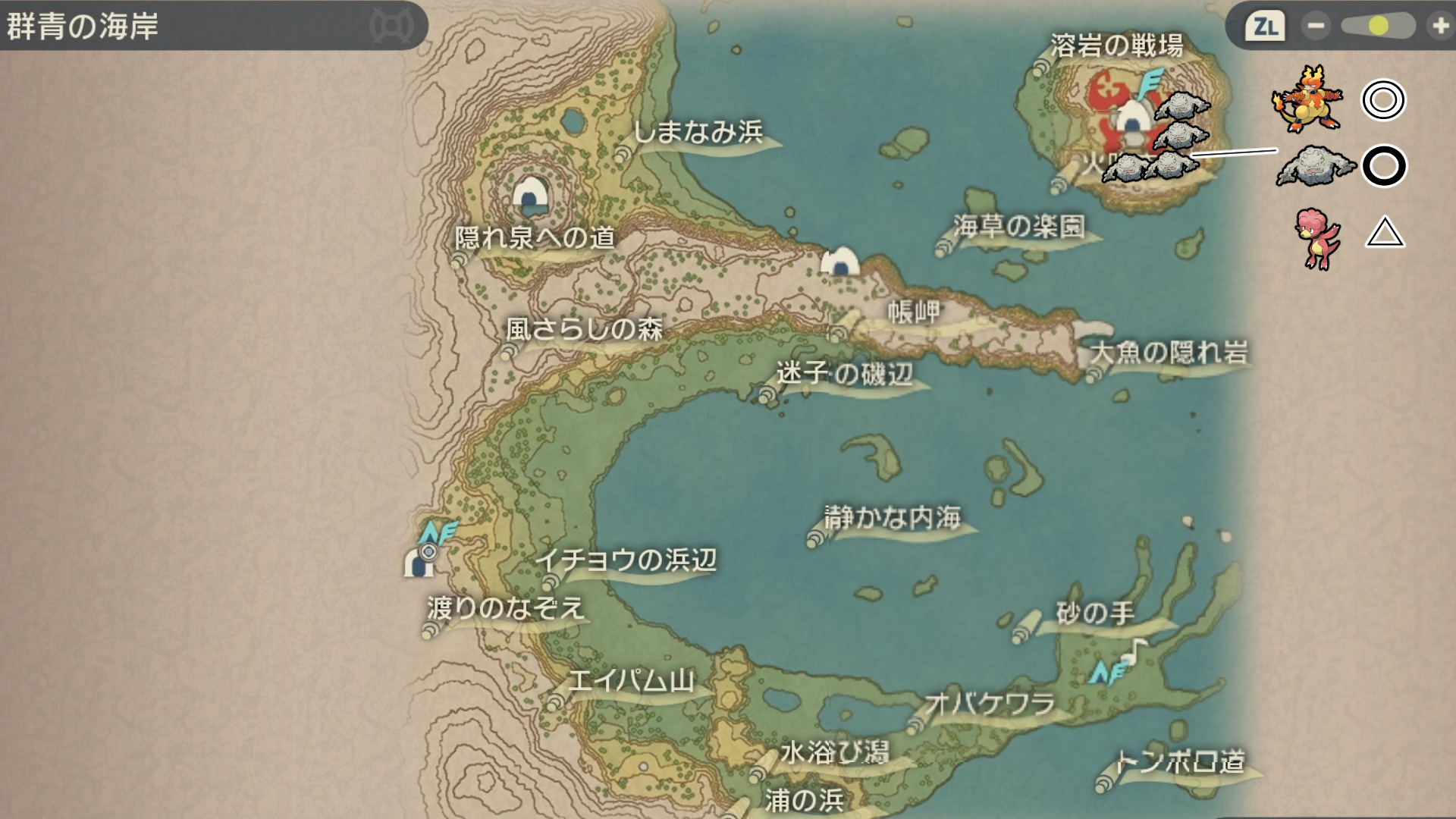Click the minus zoom-out button
Screen dimensions: 1456x819
(x=1316, y=27)
